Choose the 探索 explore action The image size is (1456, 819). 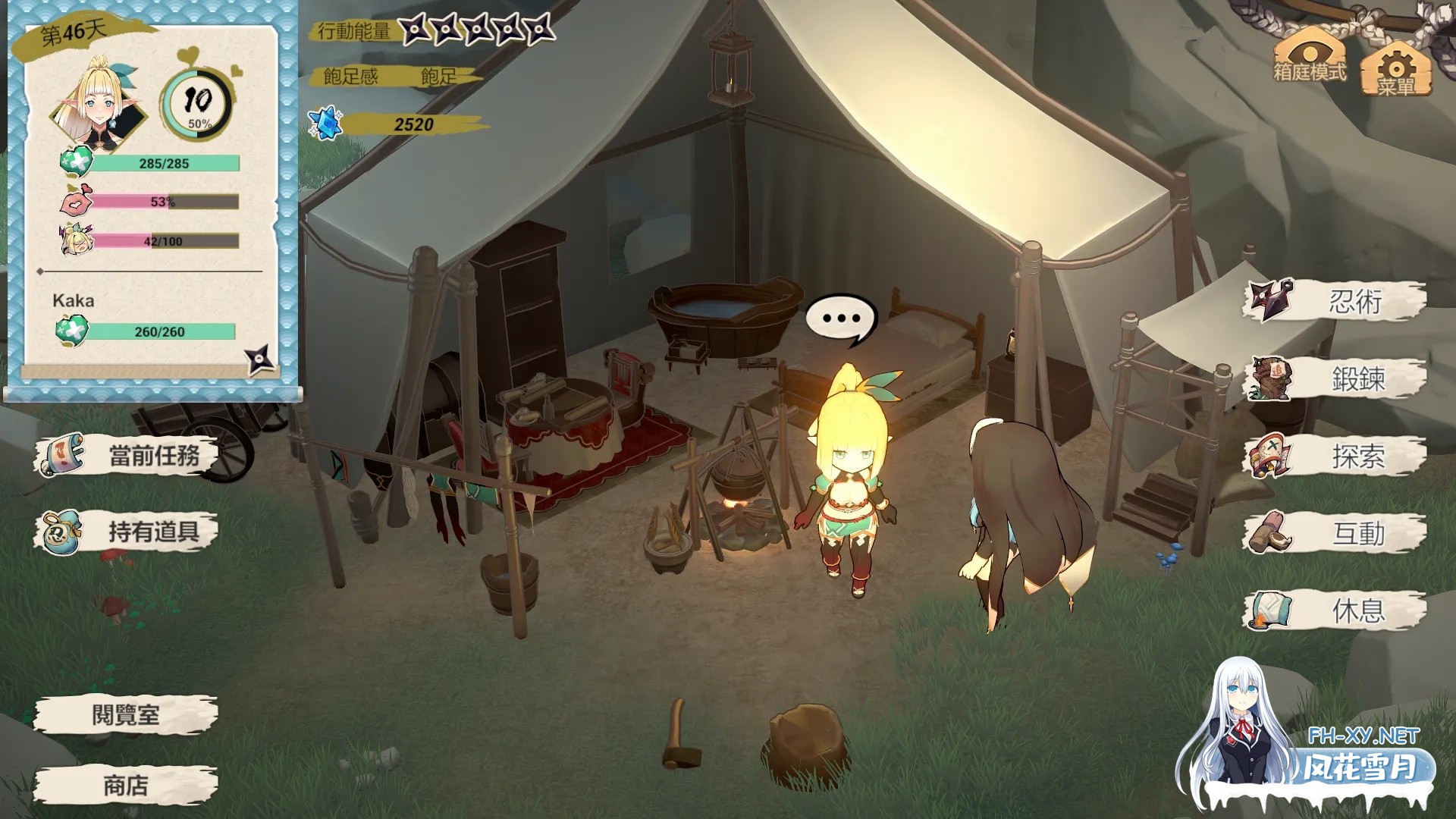[x=1336, y=456]
